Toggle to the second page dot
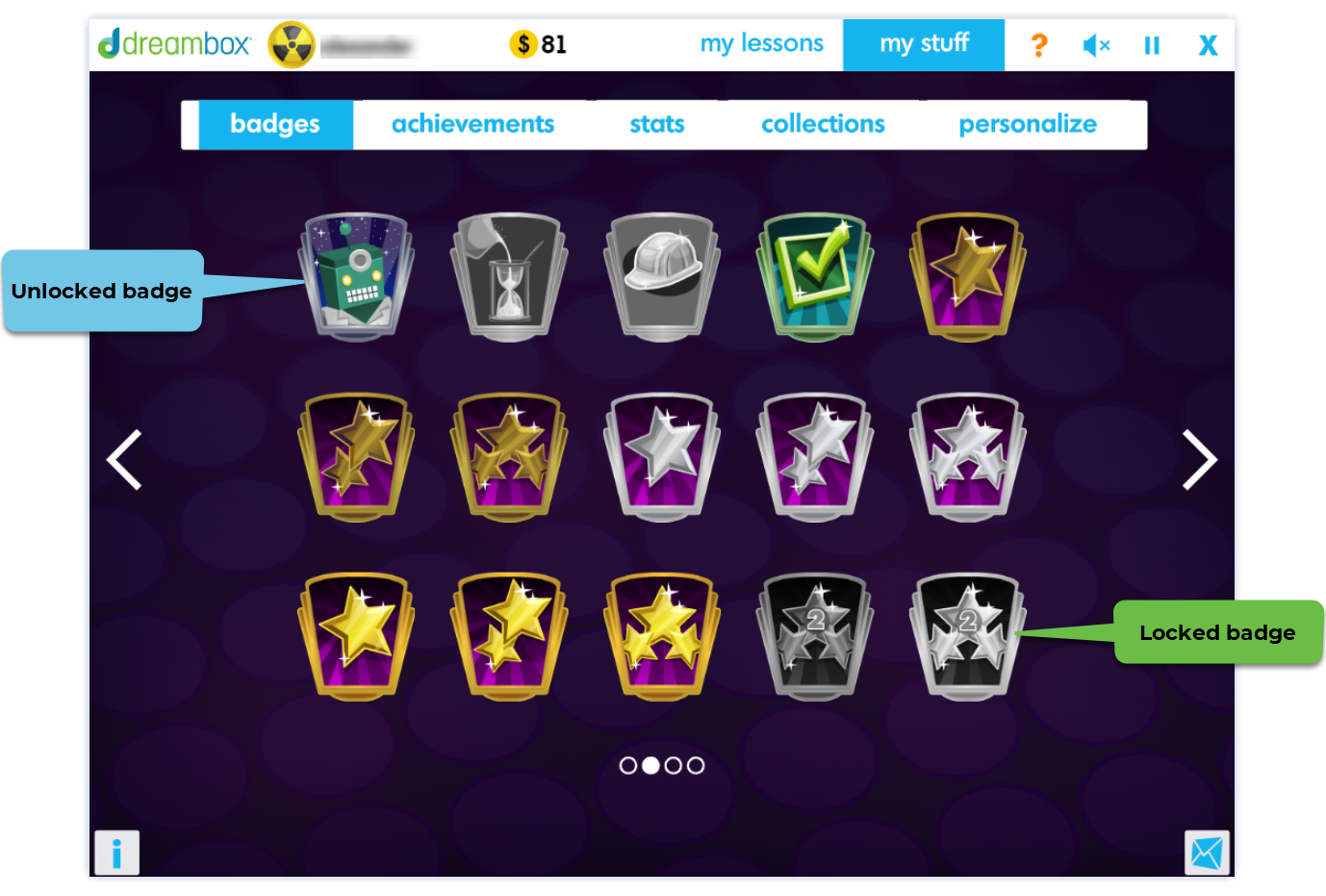The image size is (1326, 896). pyautogui.click(x=650, y=765)
